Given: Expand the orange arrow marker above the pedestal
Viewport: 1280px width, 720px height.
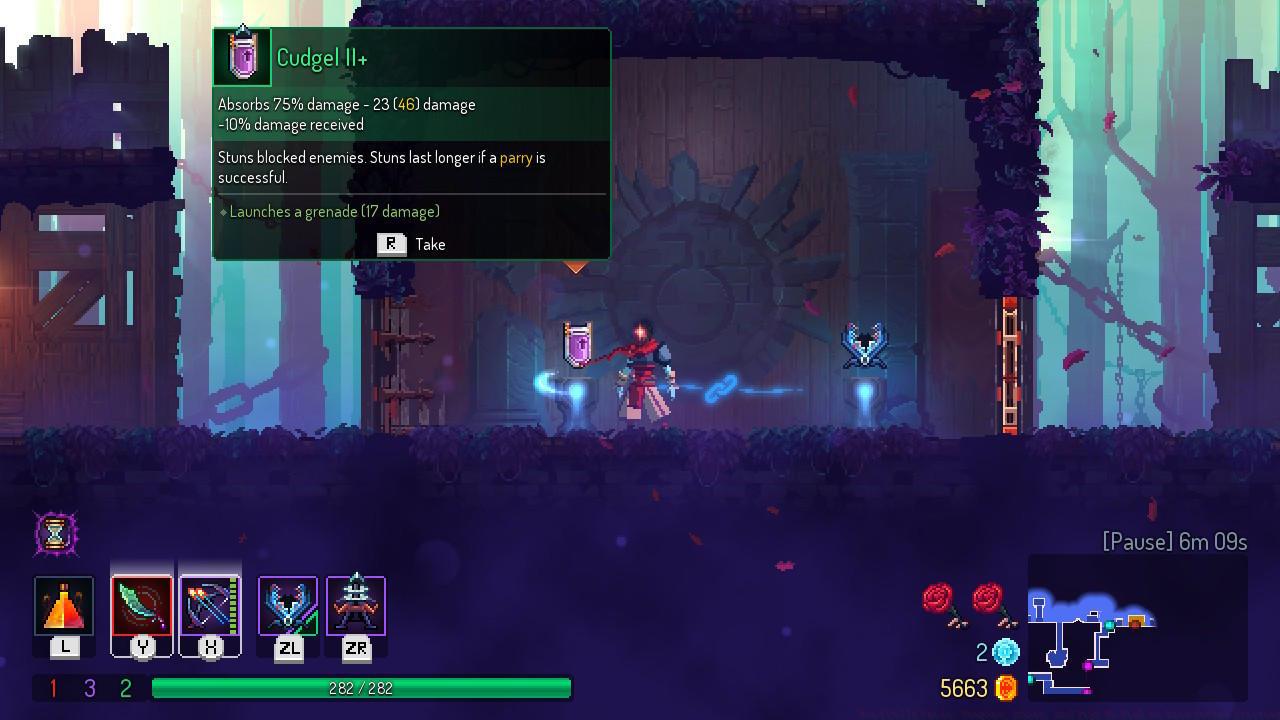Looking at the screenshot, I should coord(575,267).
